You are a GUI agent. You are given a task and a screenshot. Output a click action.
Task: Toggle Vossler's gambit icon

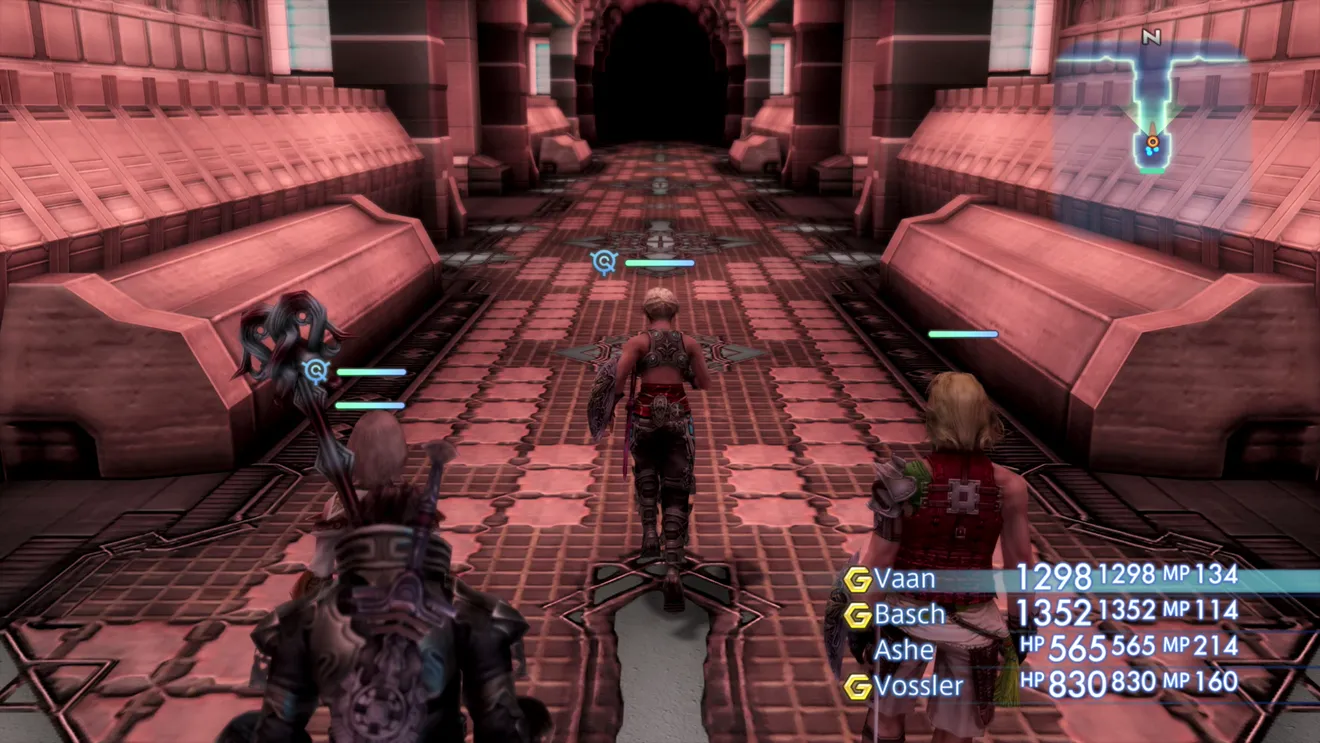coord(857,687)
